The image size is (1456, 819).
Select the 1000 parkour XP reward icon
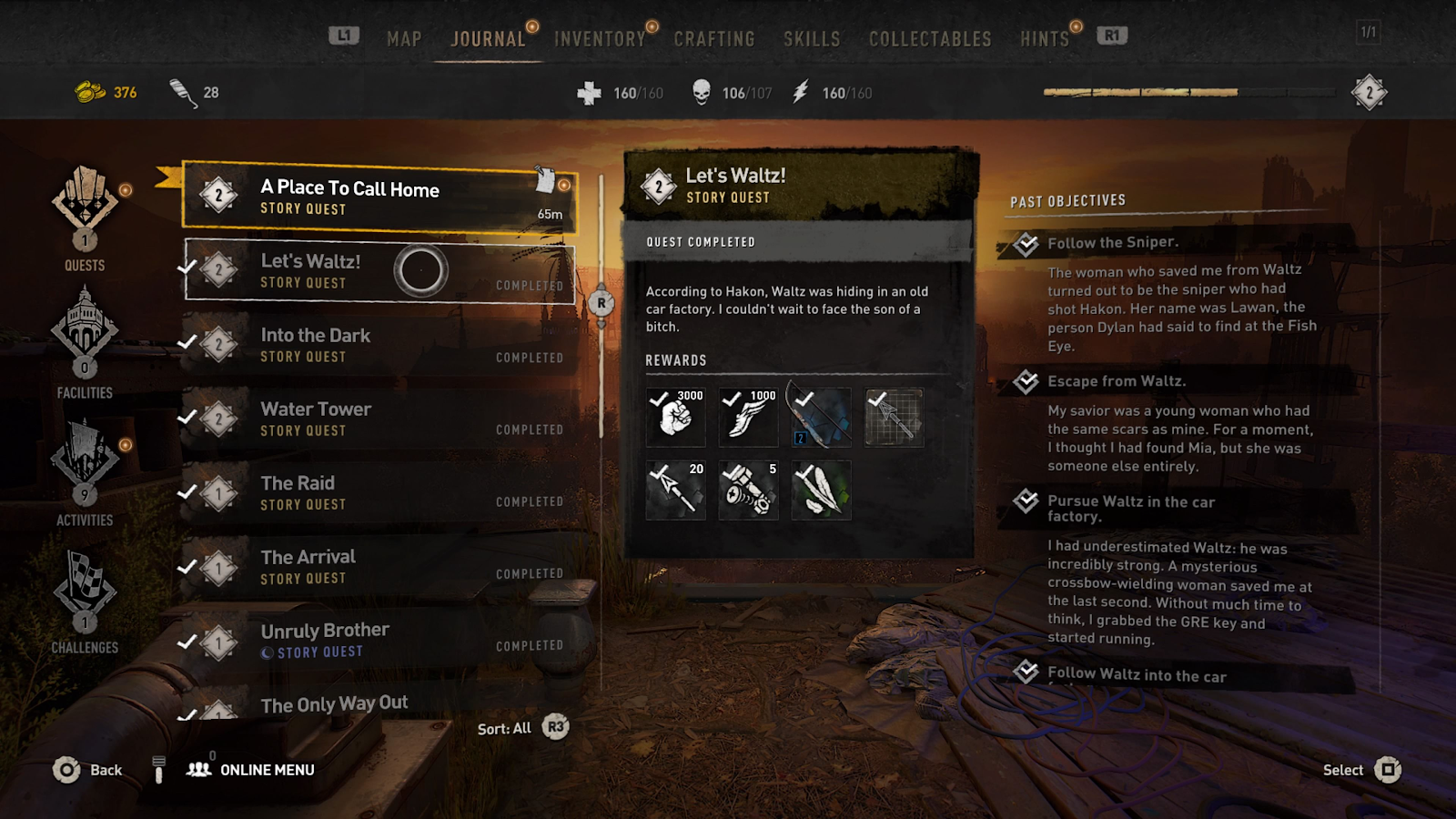pyautogui.click(x=748, y=418)
